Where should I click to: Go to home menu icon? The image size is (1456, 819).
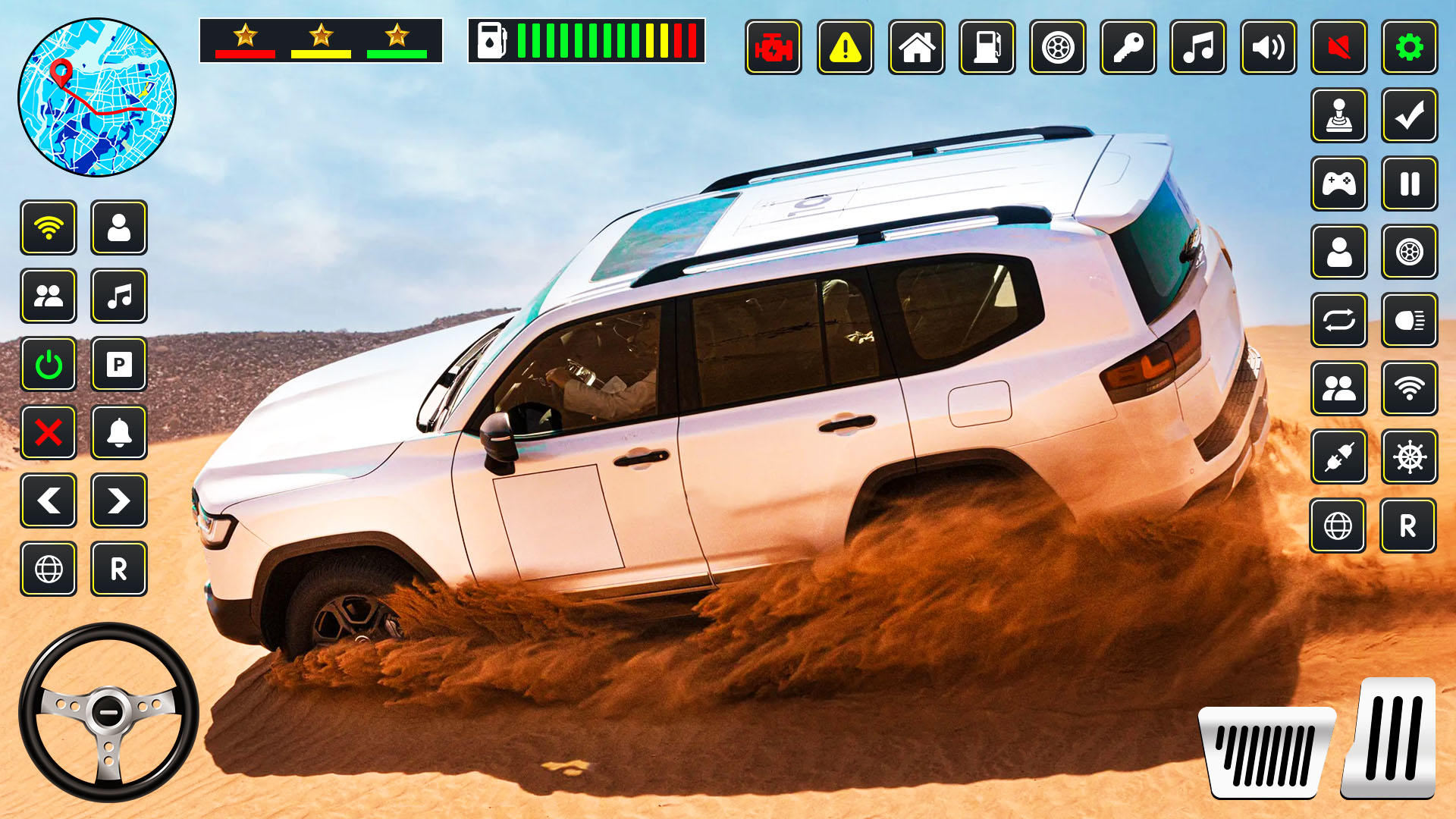pyautogui.click(x=915, y=49)
